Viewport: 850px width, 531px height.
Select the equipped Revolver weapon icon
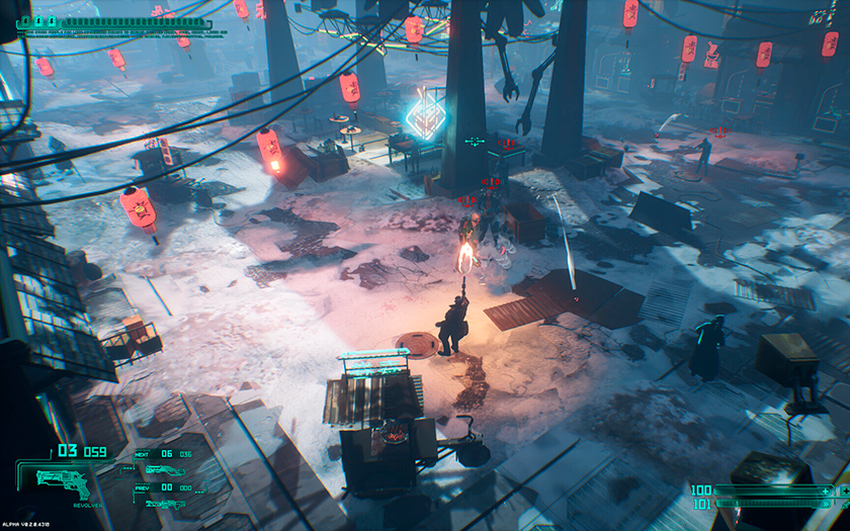pyautogui.click(x=62, y=482)
